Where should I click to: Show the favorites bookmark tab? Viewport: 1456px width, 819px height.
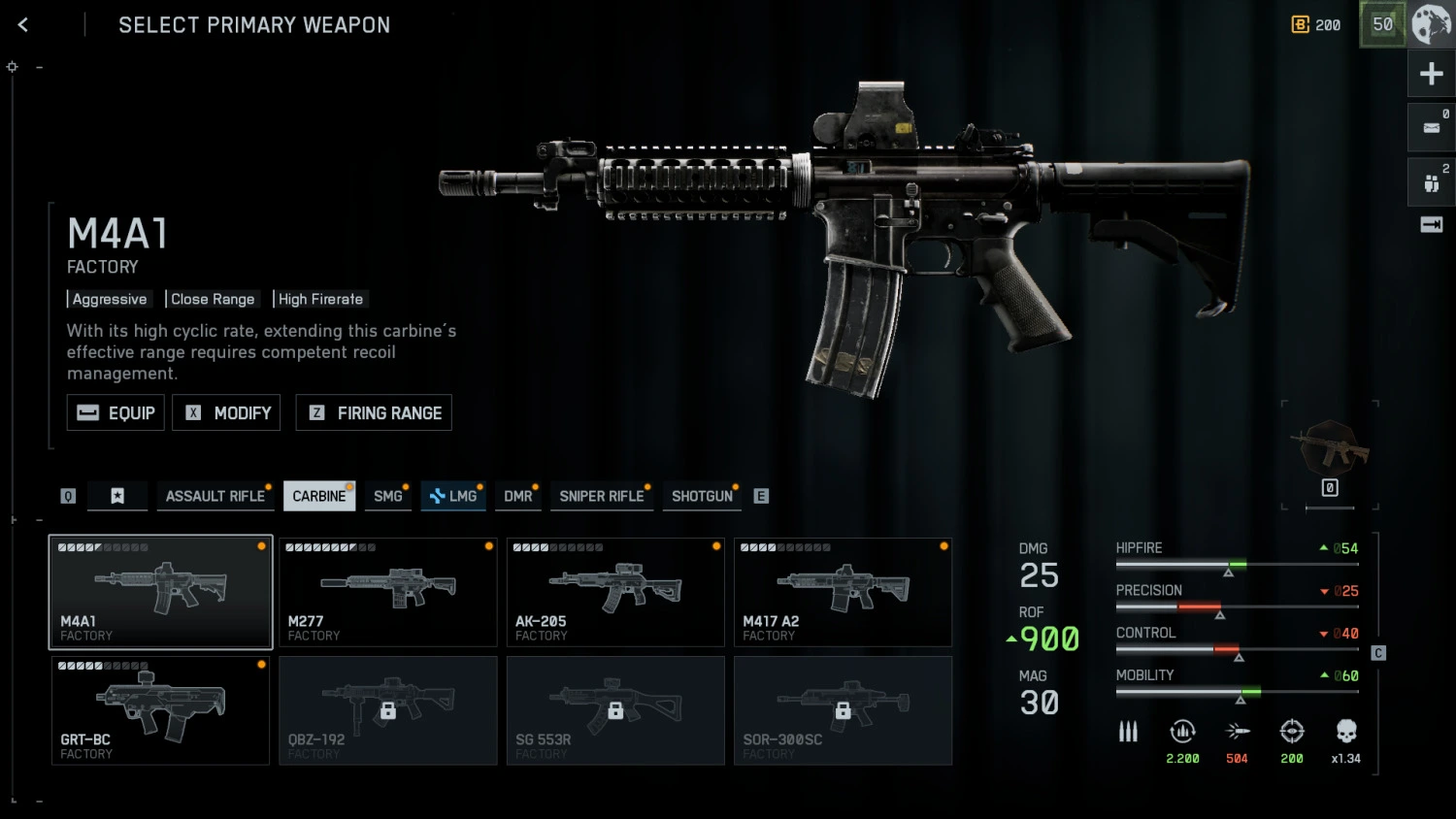(117, 496)
